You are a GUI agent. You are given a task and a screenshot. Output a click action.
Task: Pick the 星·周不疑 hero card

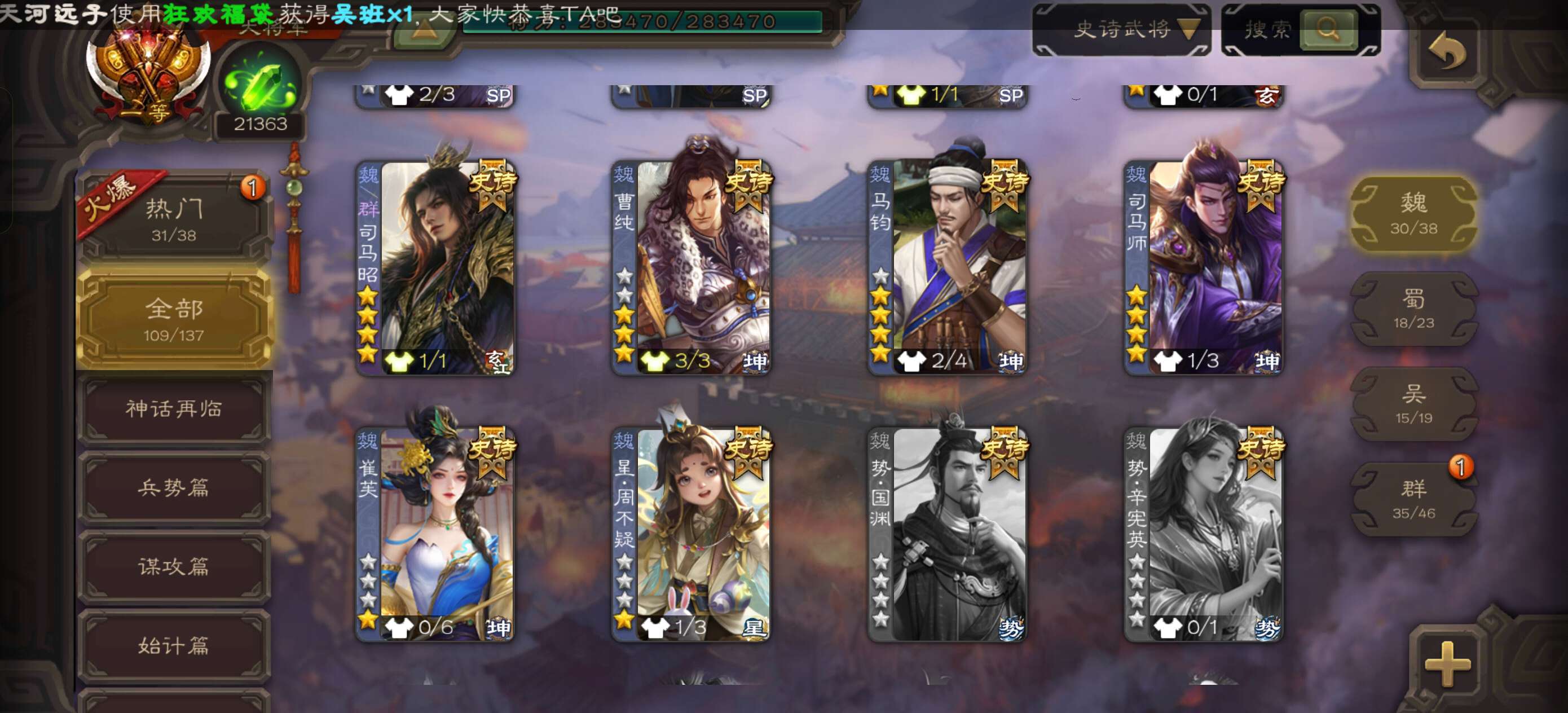pyautogui.click(x=691, y=534)
